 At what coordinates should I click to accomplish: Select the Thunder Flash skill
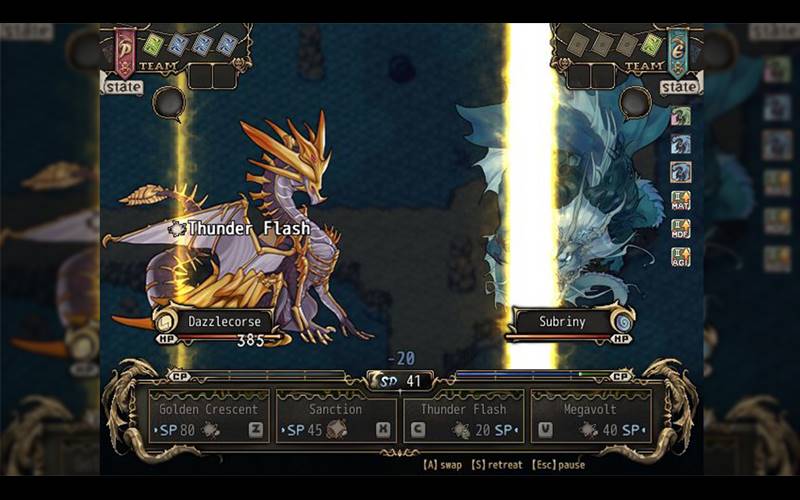coord(463,417)
